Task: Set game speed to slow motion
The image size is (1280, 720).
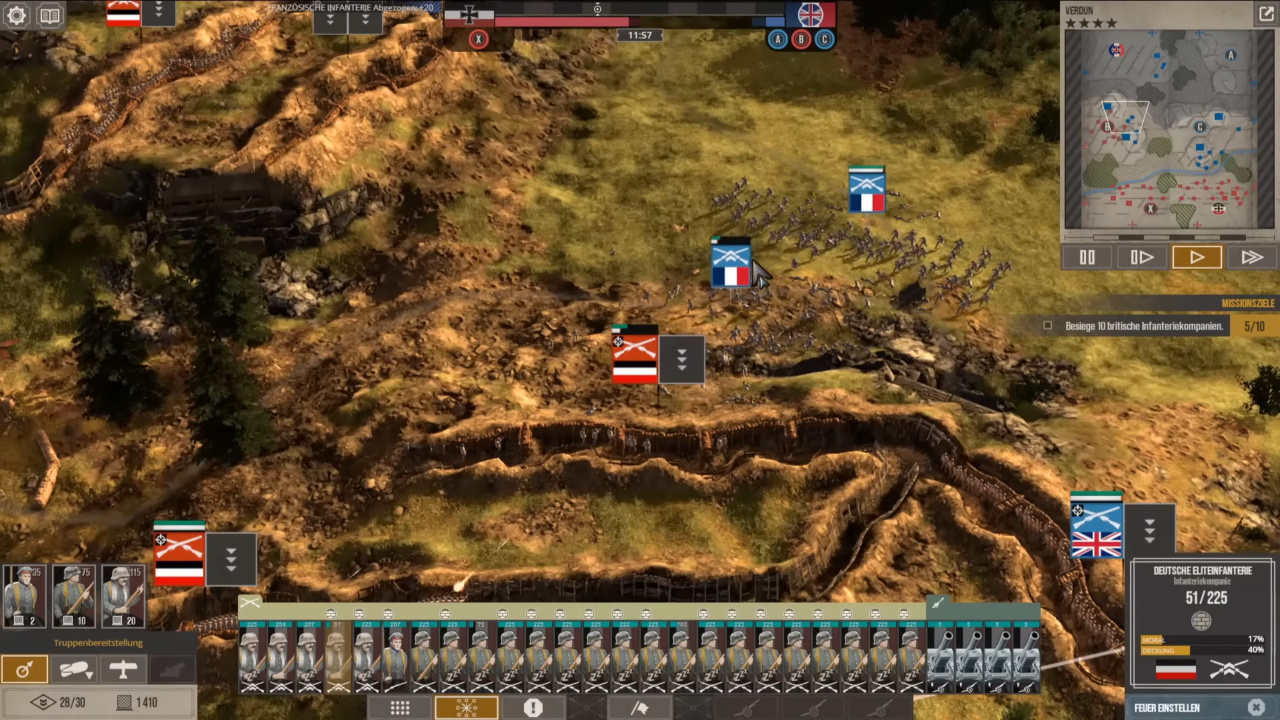Action: tap(1141, 257)
